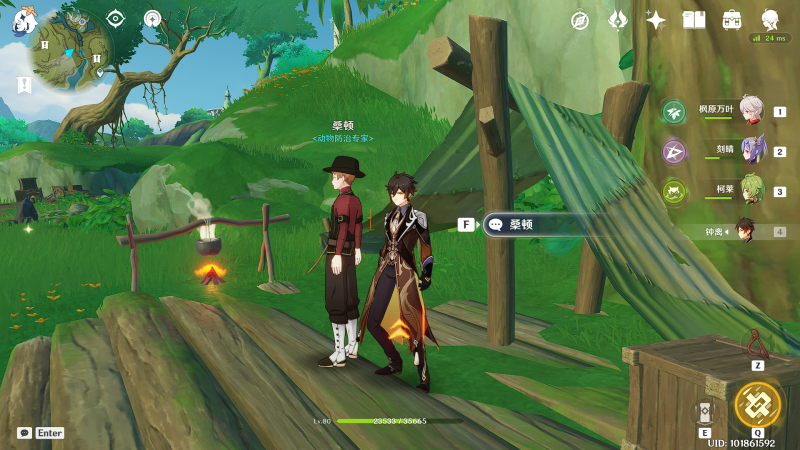Use the red gadget item icon

[x=757, y=344]
